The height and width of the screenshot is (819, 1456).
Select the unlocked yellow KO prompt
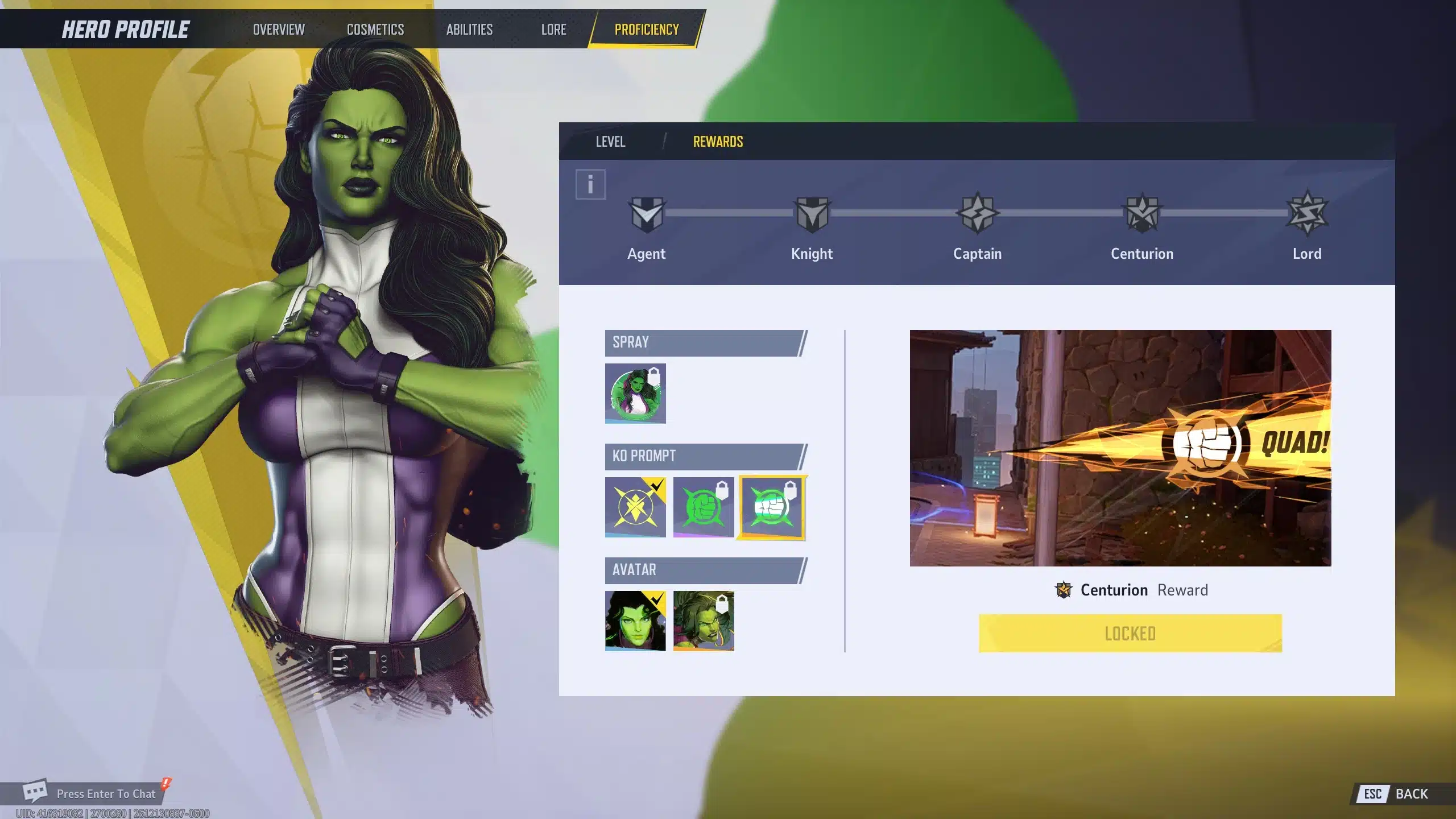click(x=635, y=507)
